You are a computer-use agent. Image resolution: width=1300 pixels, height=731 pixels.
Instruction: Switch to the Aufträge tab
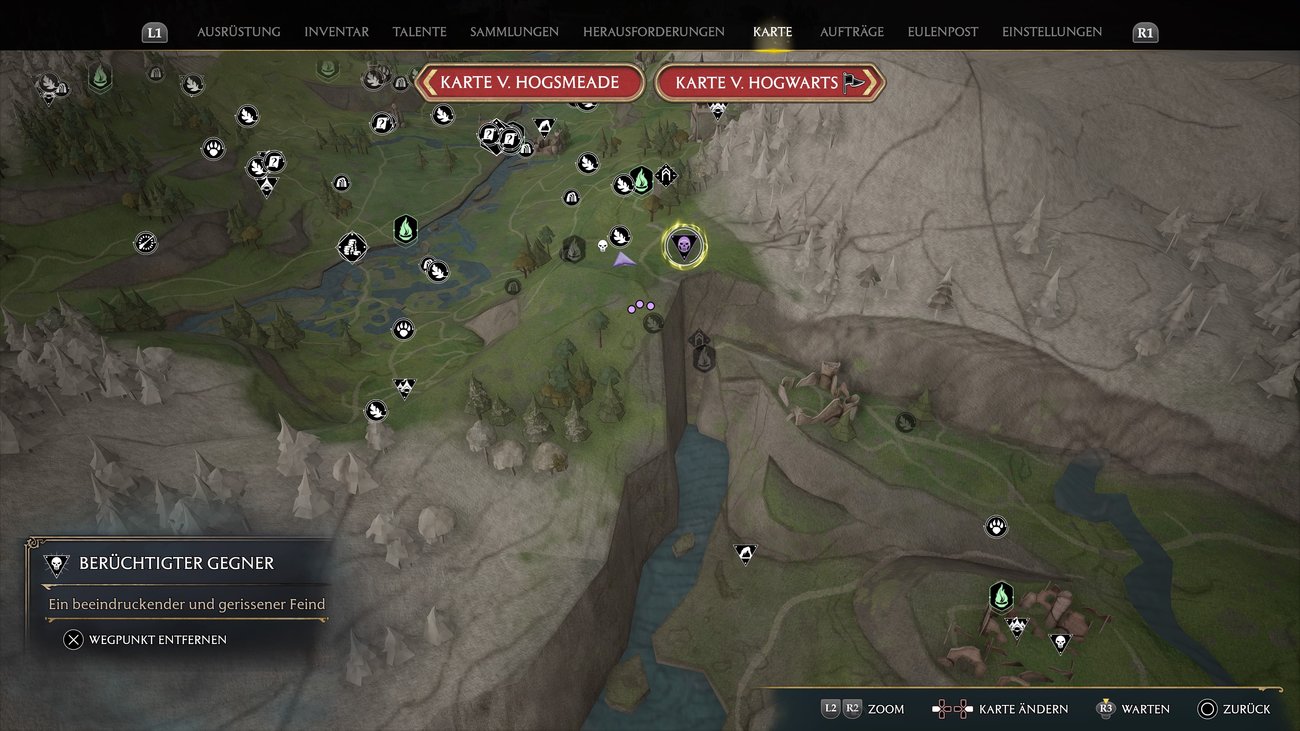[852, 31]
